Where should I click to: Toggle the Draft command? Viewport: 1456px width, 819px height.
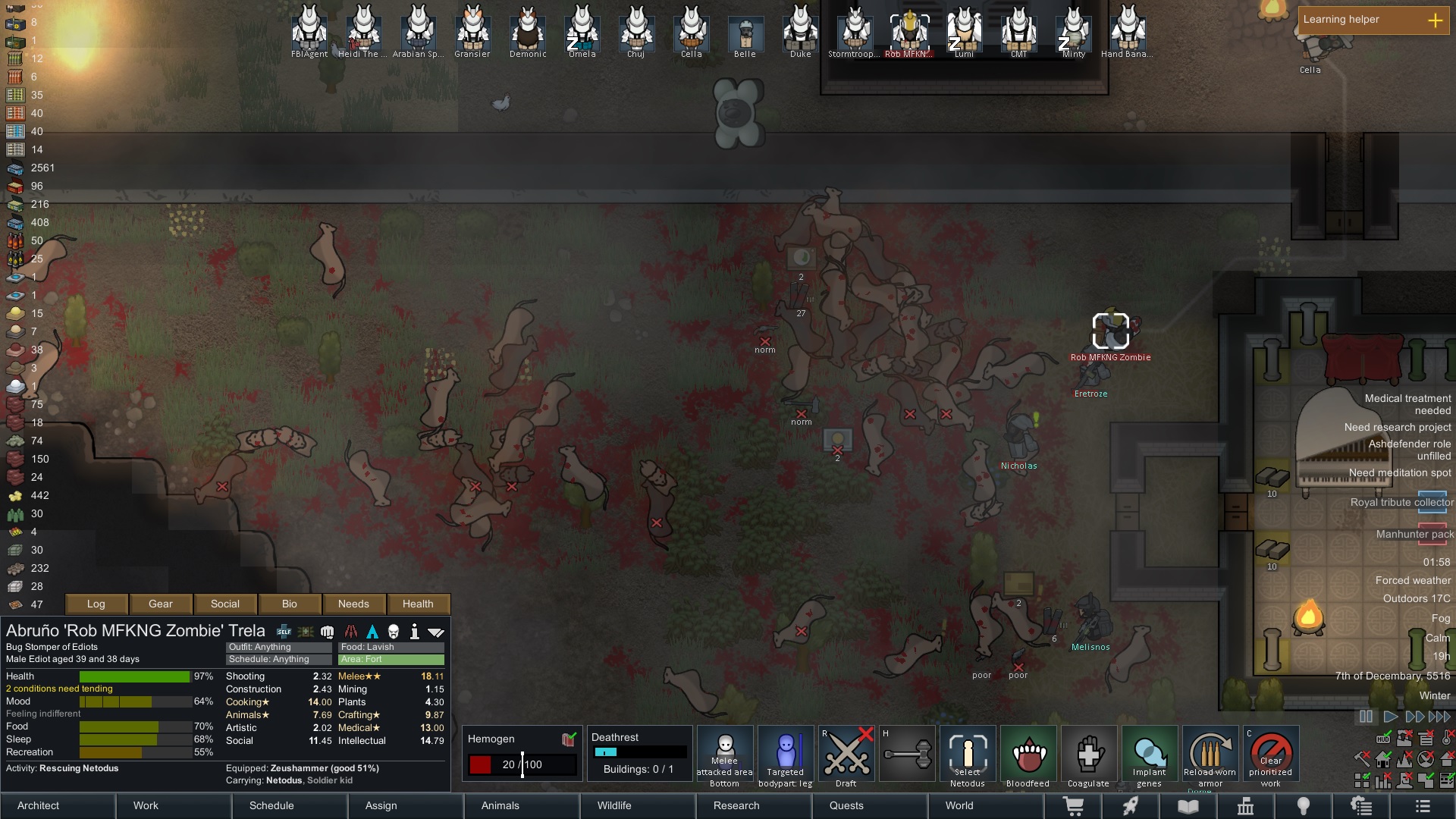[846, 756]
